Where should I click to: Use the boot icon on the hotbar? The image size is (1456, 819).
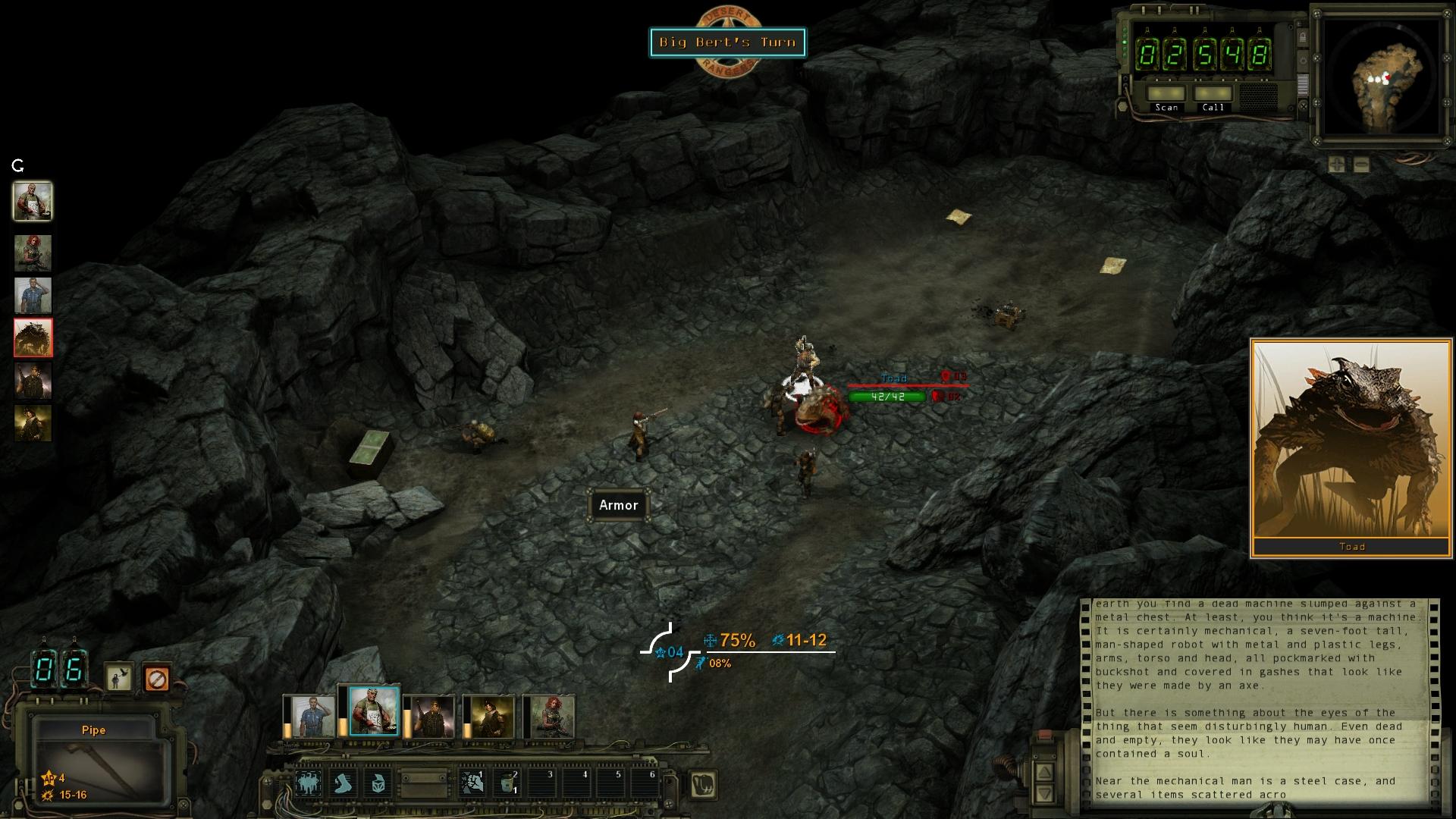pos(344,783)
